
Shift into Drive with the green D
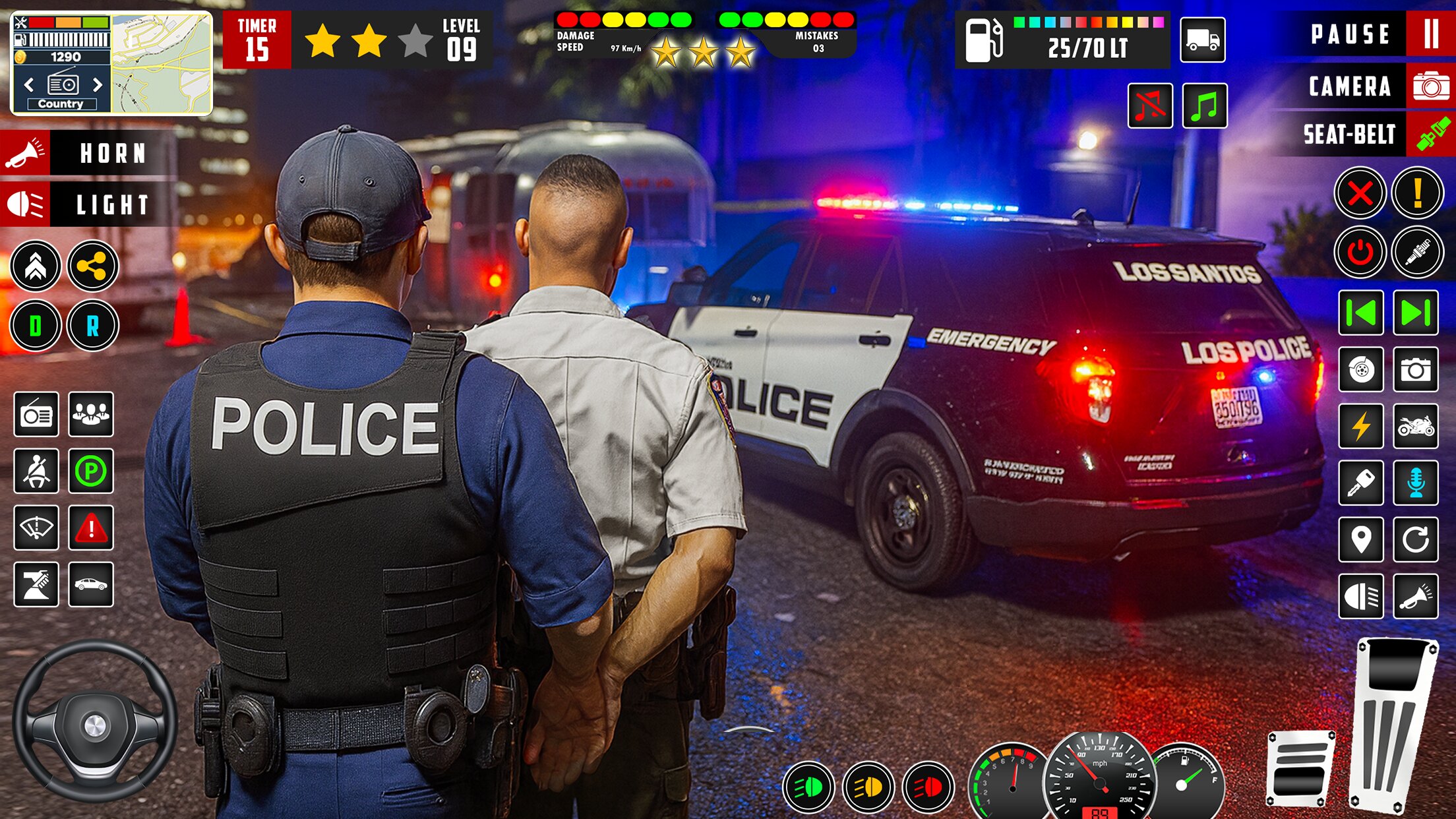point(36,325)
